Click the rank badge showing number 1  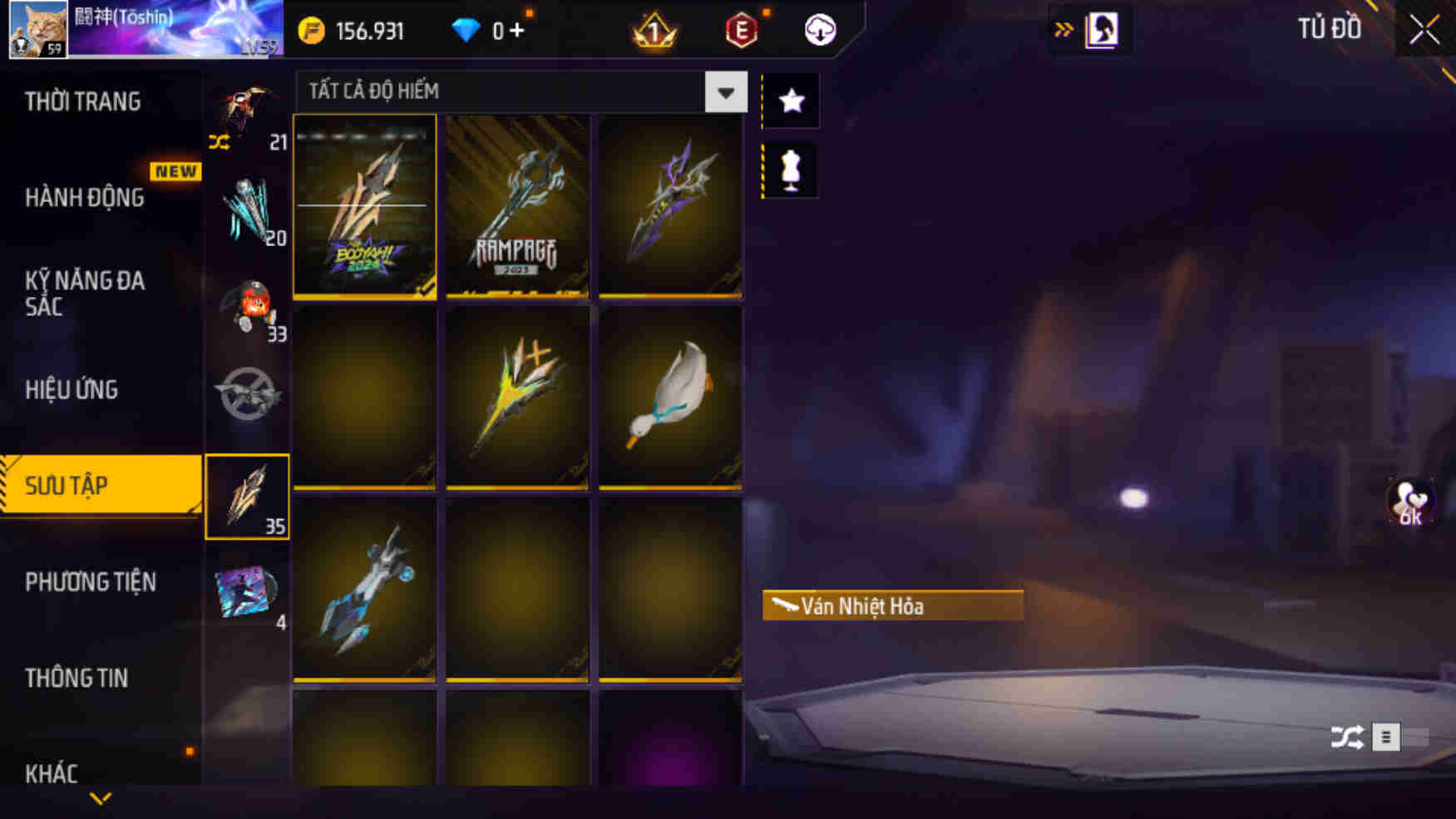point(654,31)
